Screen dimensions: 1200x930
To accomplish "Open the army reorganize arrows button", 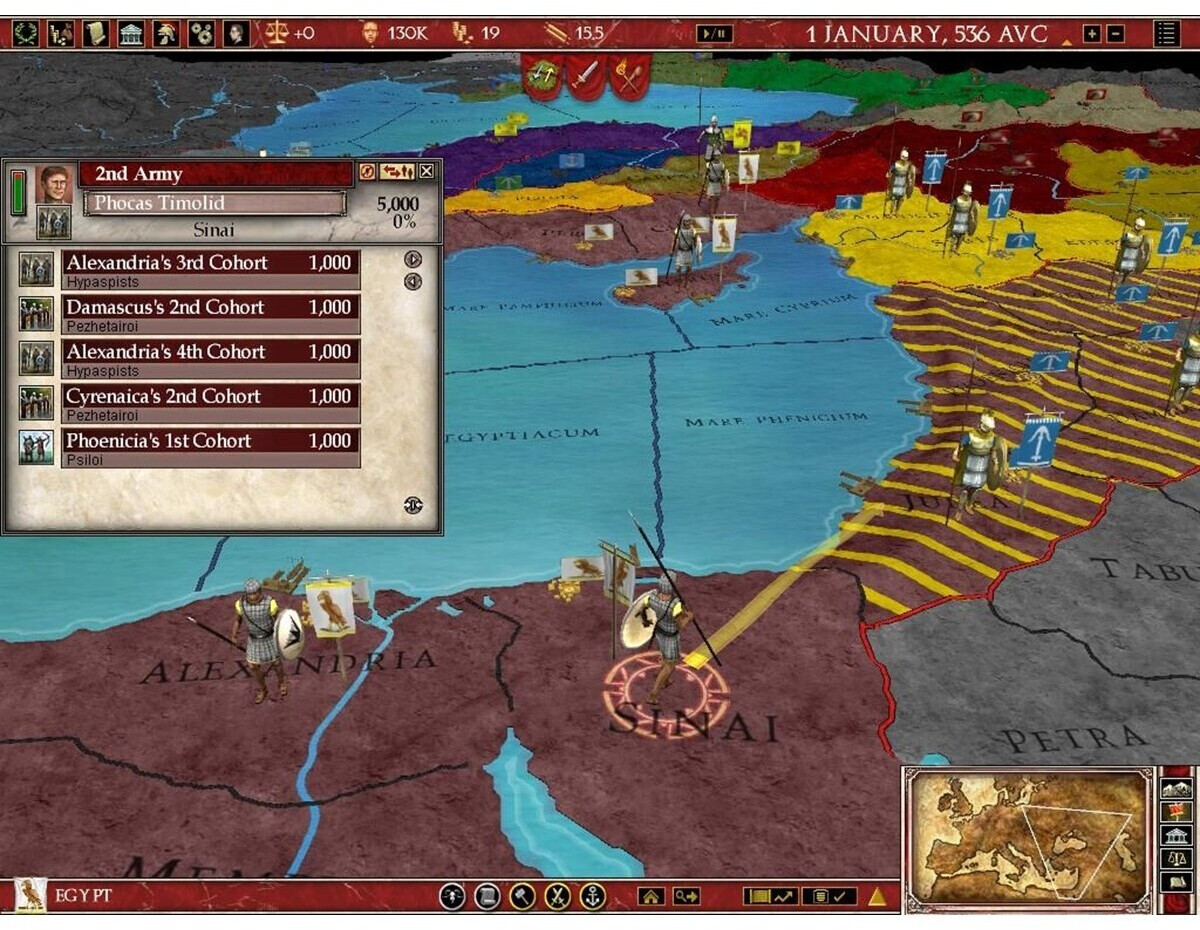I will point(397,172).
